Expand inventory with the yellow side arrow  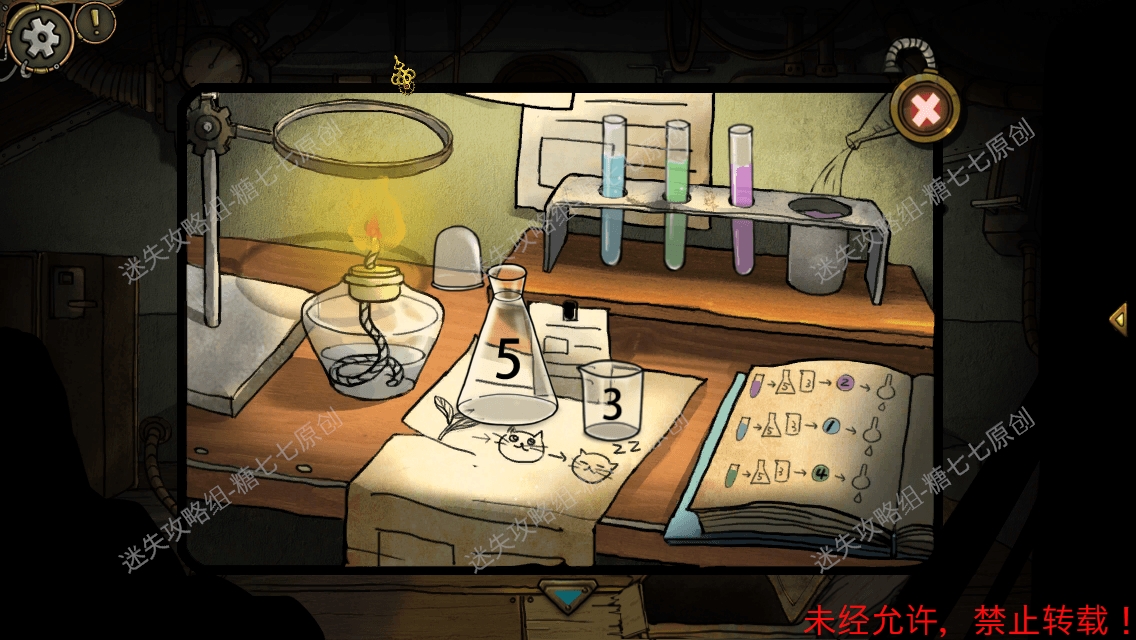tap(1119, 319)
